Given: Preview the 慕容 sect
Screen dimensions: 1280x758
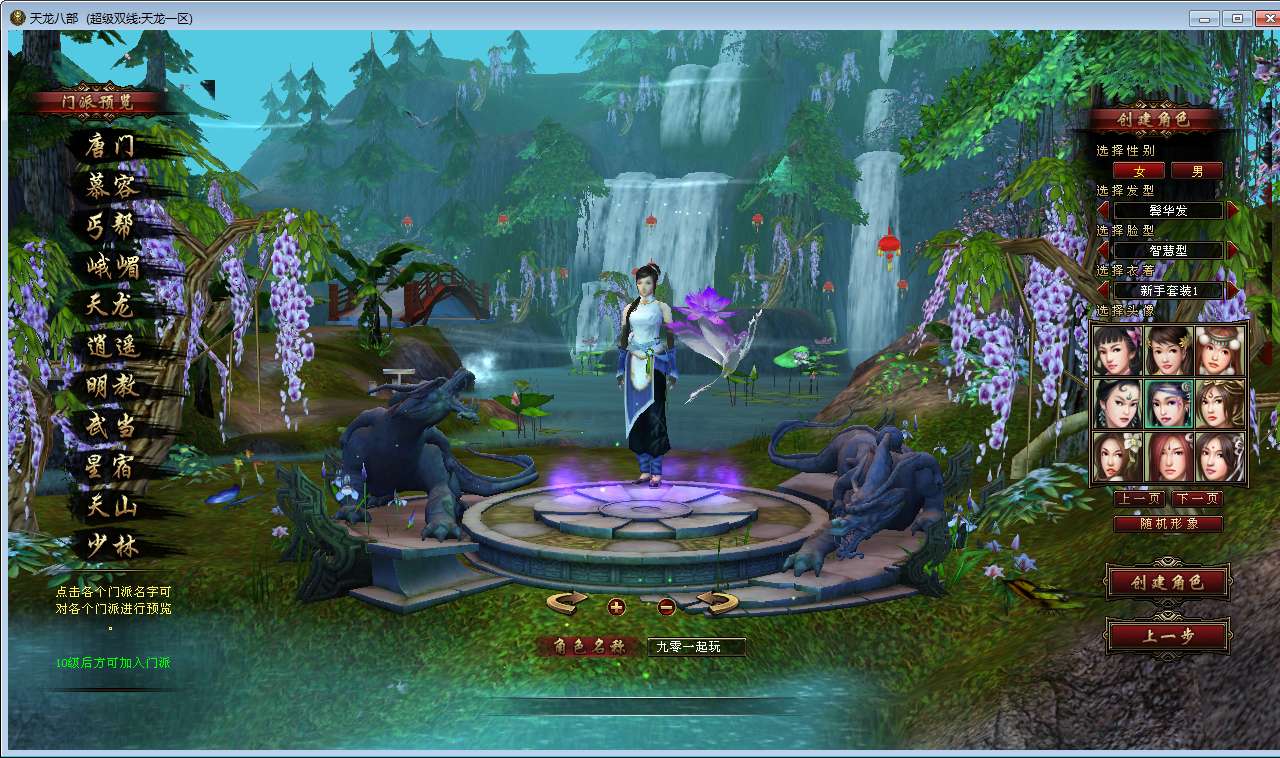Looking at the screenshot, I should (x=112, y=186).
